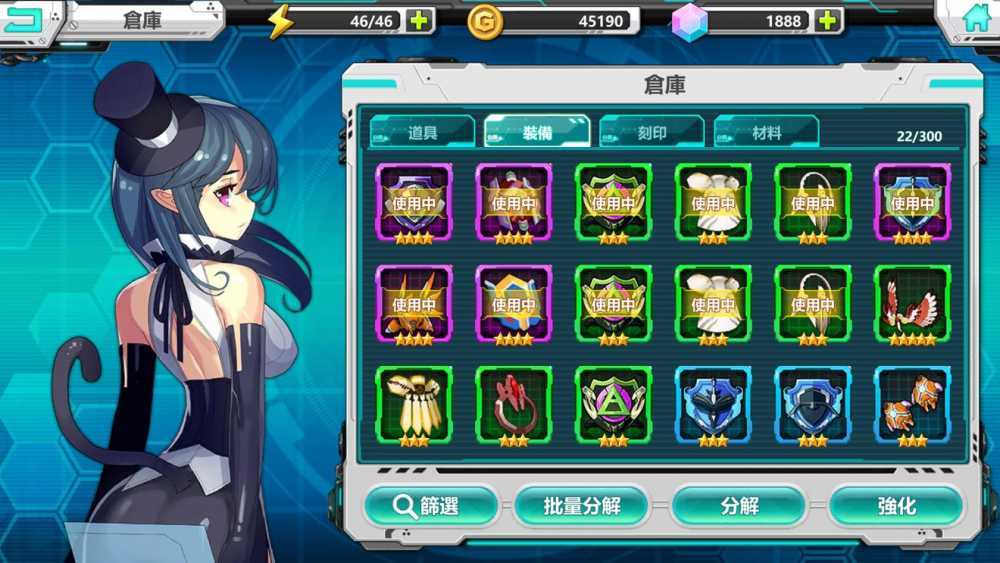Choose the orange gauntlets in blue frame

point(912,405)
